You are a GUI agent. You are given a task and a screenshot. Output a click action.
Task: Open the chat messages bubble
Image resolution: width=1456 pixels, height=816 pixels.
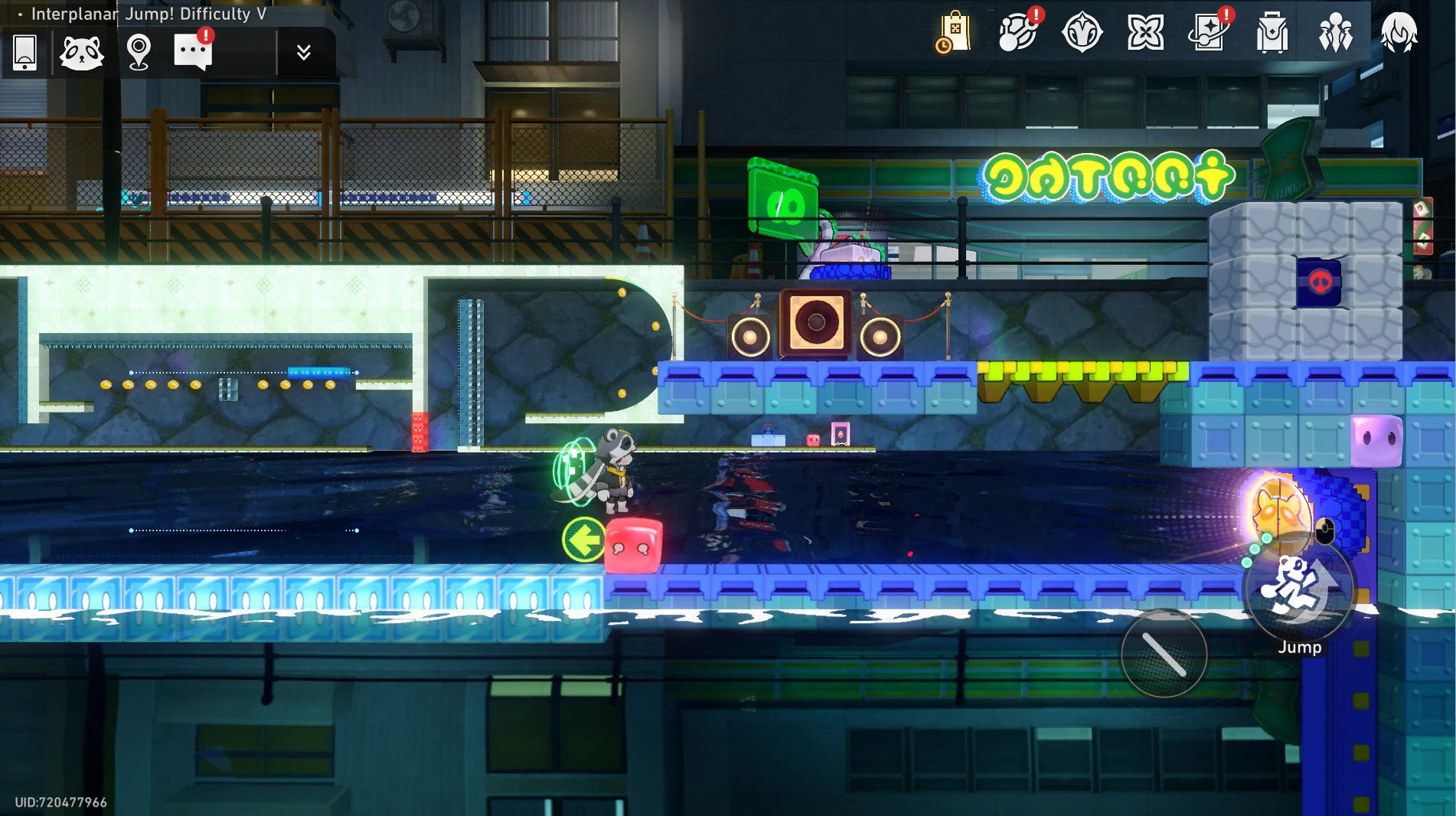tap(193, 52)
